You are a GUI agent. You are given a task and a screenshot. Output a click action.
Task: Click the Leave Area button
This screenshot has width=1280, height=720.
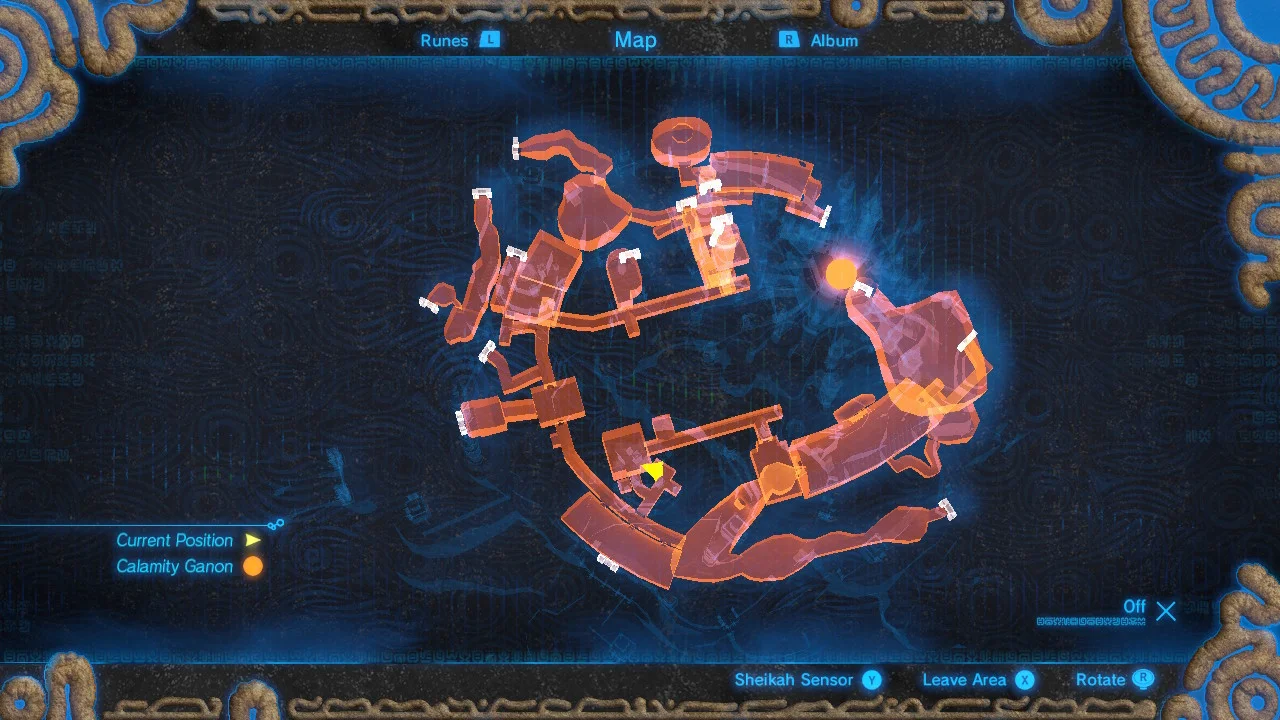[967, 679]
